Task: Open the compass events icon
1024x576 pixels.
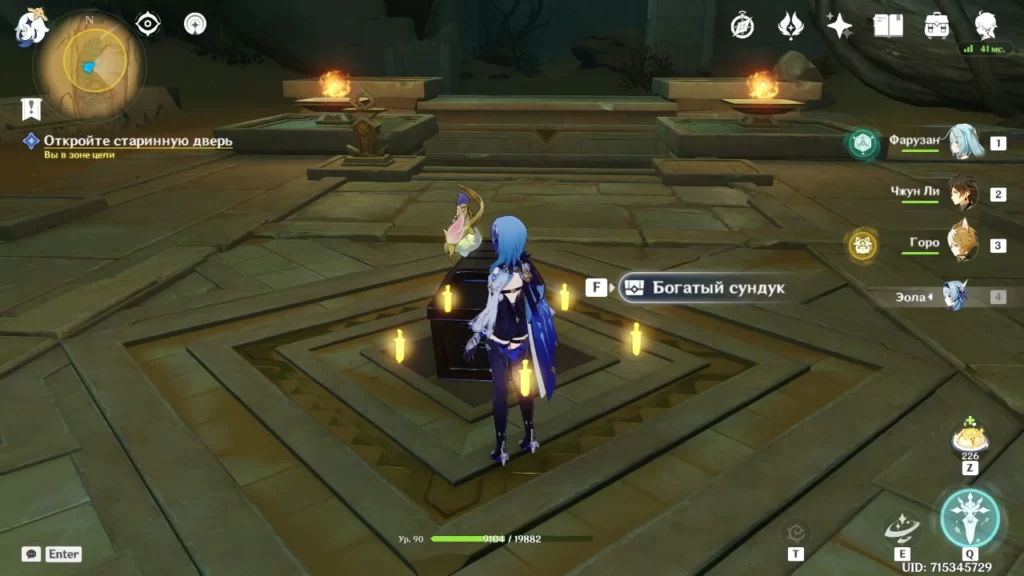Action: (742, 26)
